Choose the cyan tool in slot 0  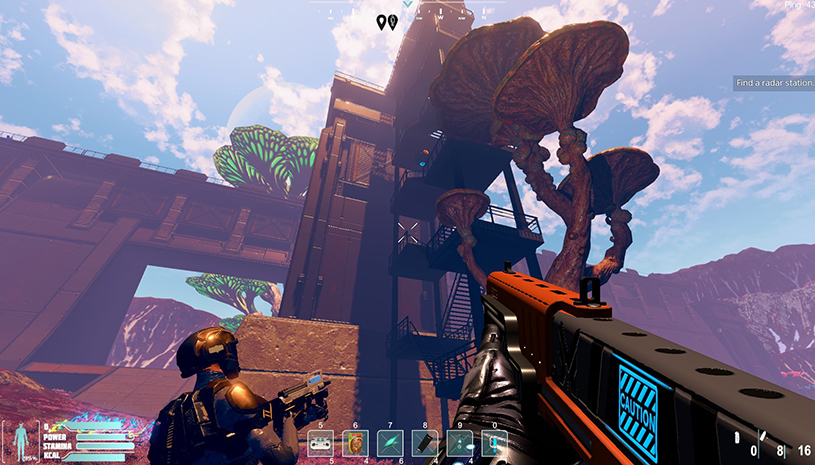pyautogui.click(x=495, y=443)
